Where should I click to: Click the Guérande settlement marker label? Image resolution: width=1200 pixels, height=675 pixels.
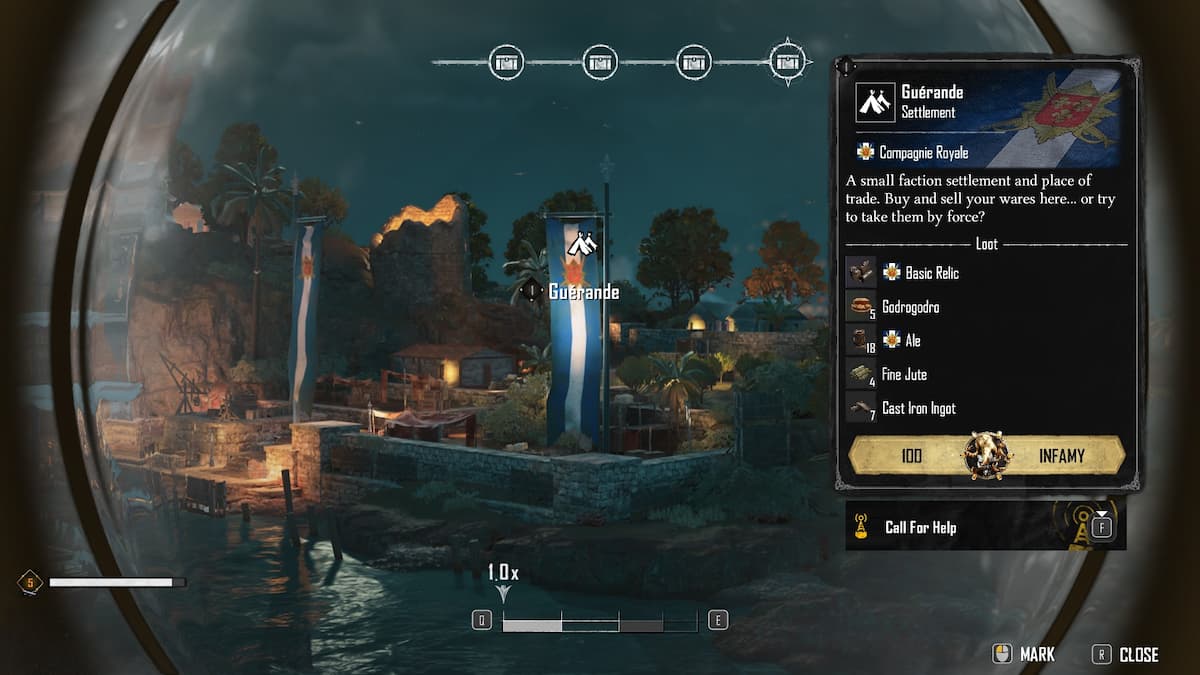tap(583, 292)
